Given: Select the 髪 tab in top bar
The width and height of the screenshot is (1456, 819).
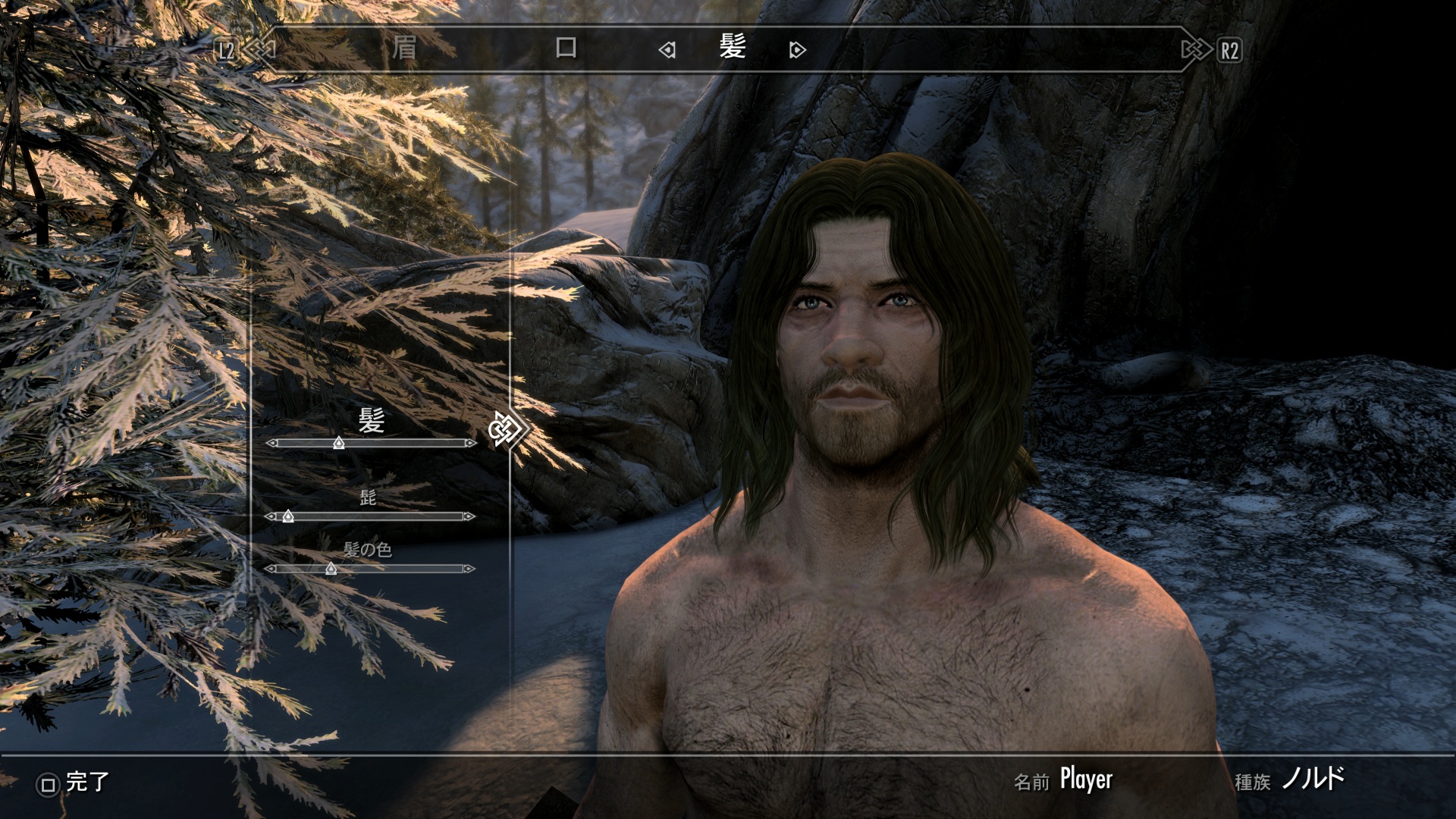Looking at the screenshot, I should click(x=733, y=49).
